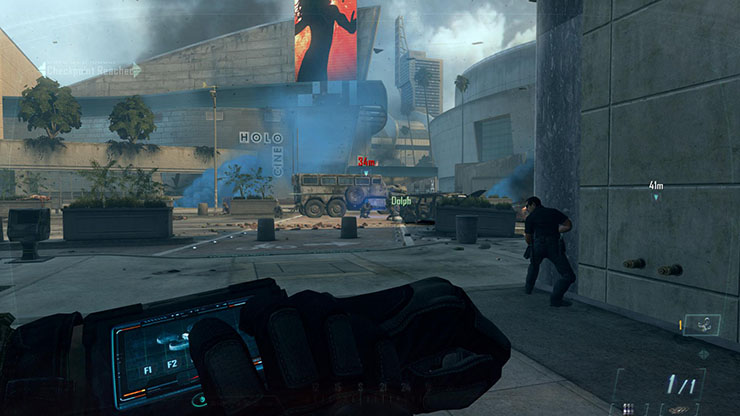Click the red 34m target marker
This screenshot has height=416, width=740.
[x=367, y=164]
